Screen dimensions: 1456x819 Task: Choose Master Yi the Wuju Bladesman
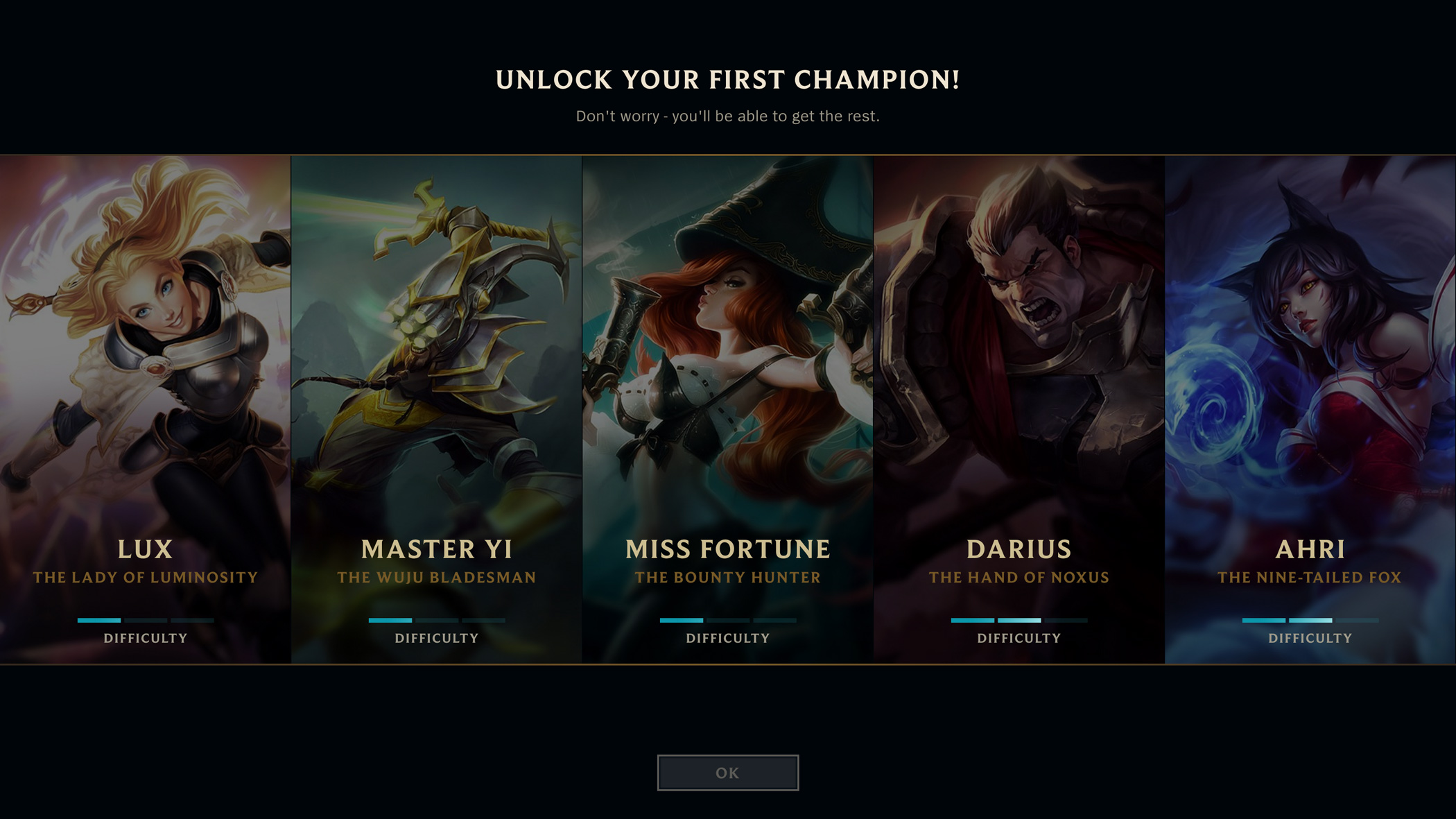(436, 409)
